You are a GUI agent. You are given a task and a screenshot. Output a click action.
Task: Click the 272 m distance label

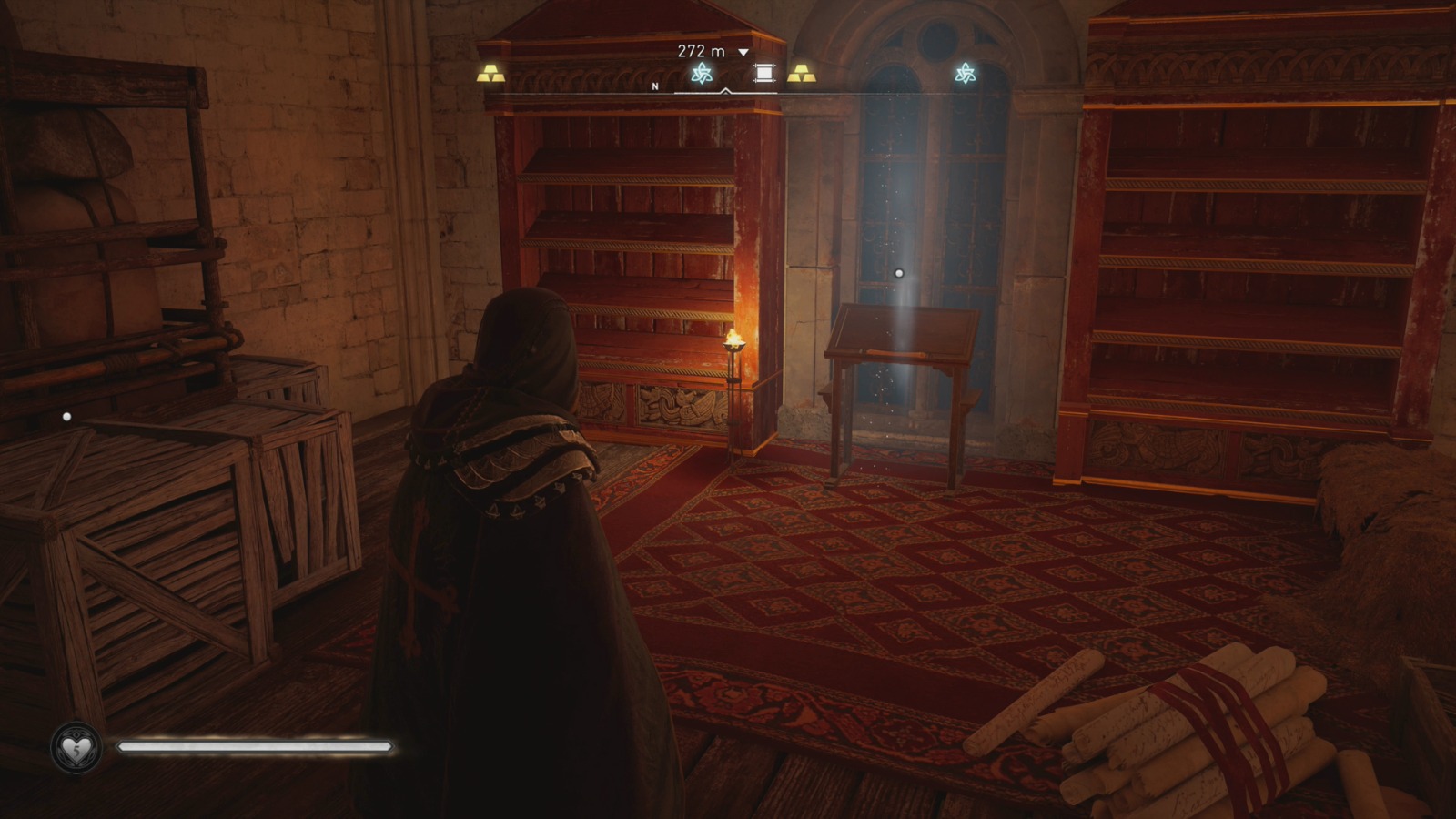(700, 51)
